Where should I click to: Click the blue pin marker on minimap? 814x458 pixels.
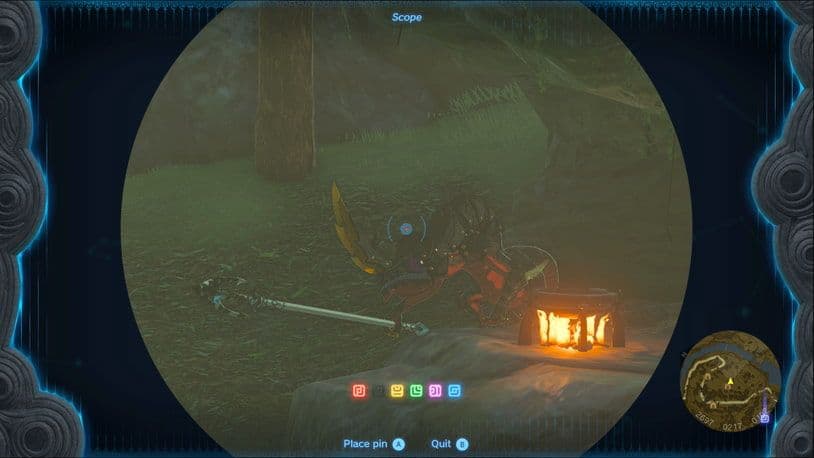765,417
